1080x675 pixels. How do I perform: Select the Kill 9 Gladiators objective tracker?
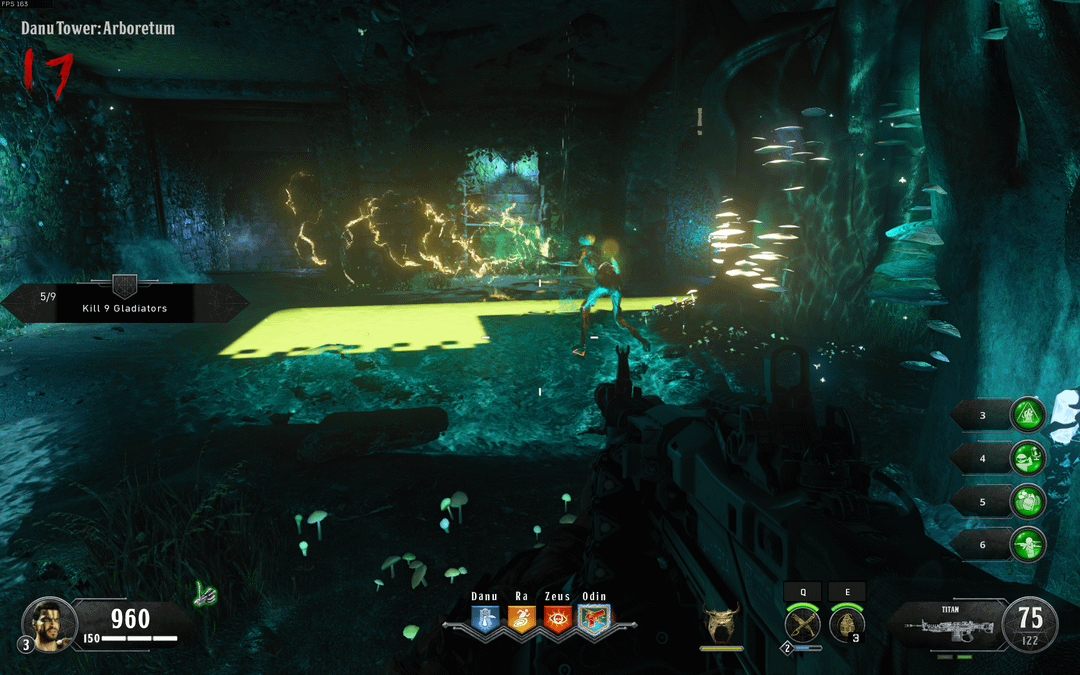125,301
